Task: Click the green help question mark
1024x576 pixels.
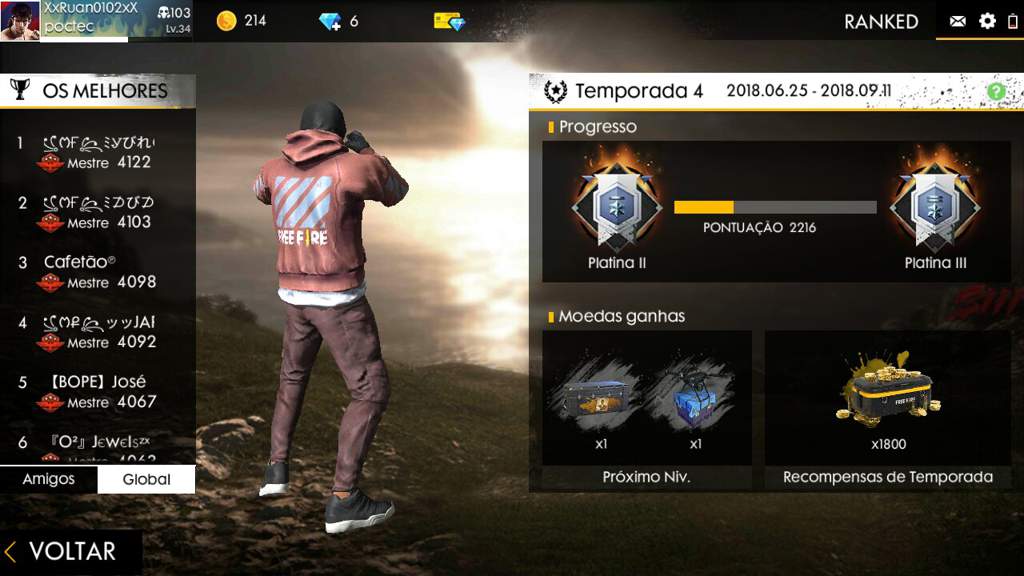Action: click(x=995, y=91)
